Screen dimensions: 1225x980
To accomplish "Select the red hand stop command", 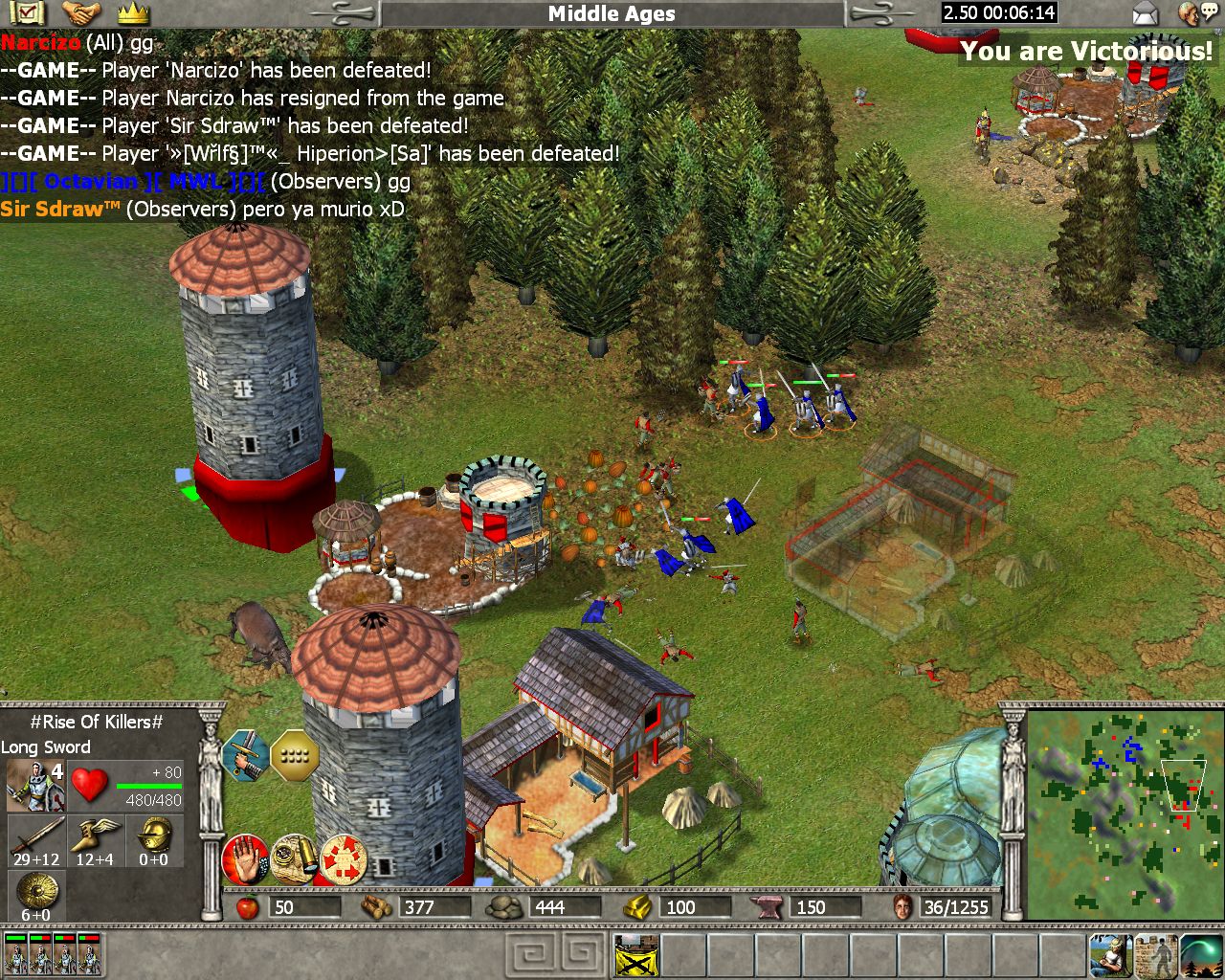I will tap(245, 859).
